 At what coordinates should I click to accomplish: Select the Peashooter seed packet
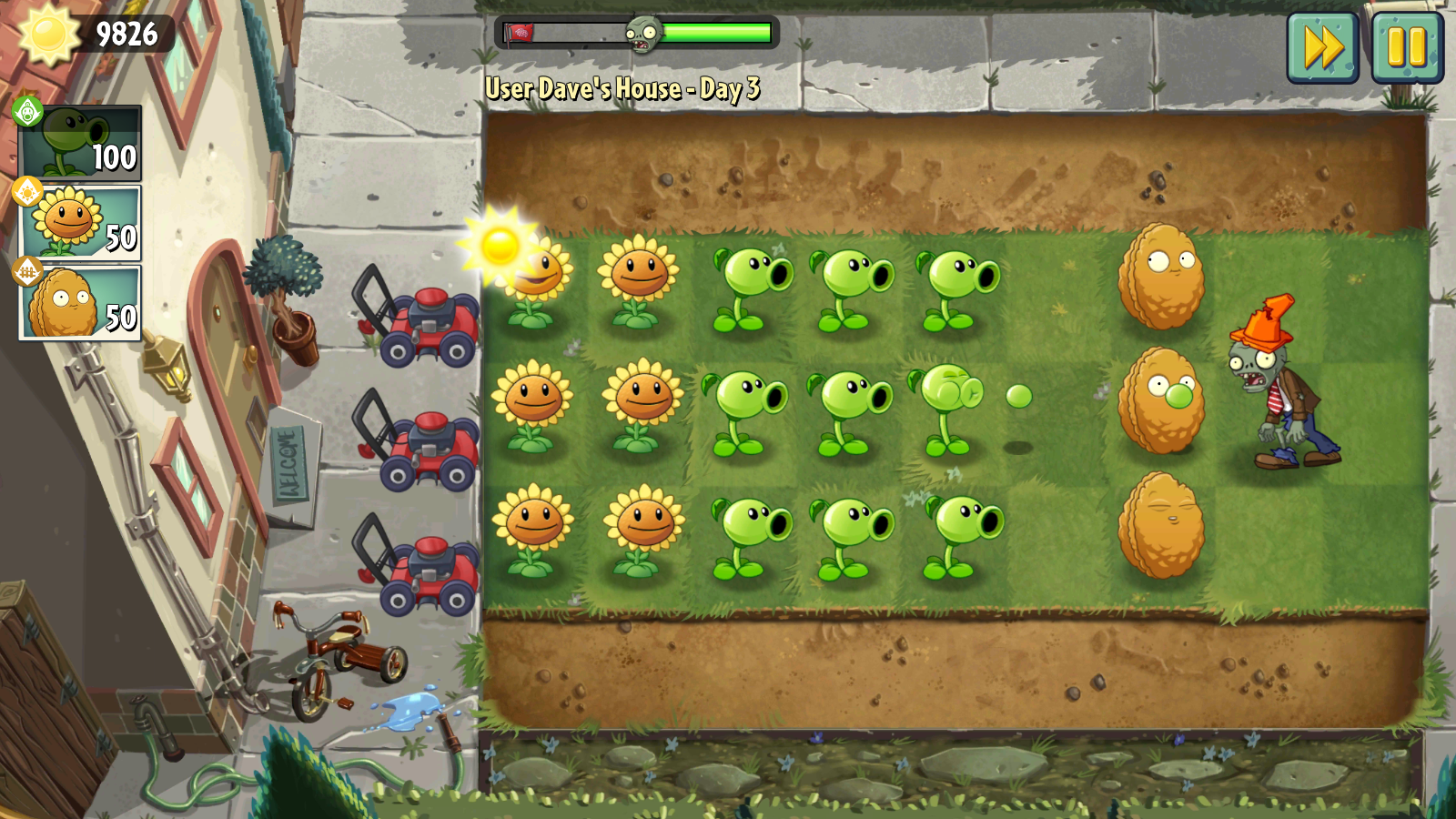[x=77, y=141]
